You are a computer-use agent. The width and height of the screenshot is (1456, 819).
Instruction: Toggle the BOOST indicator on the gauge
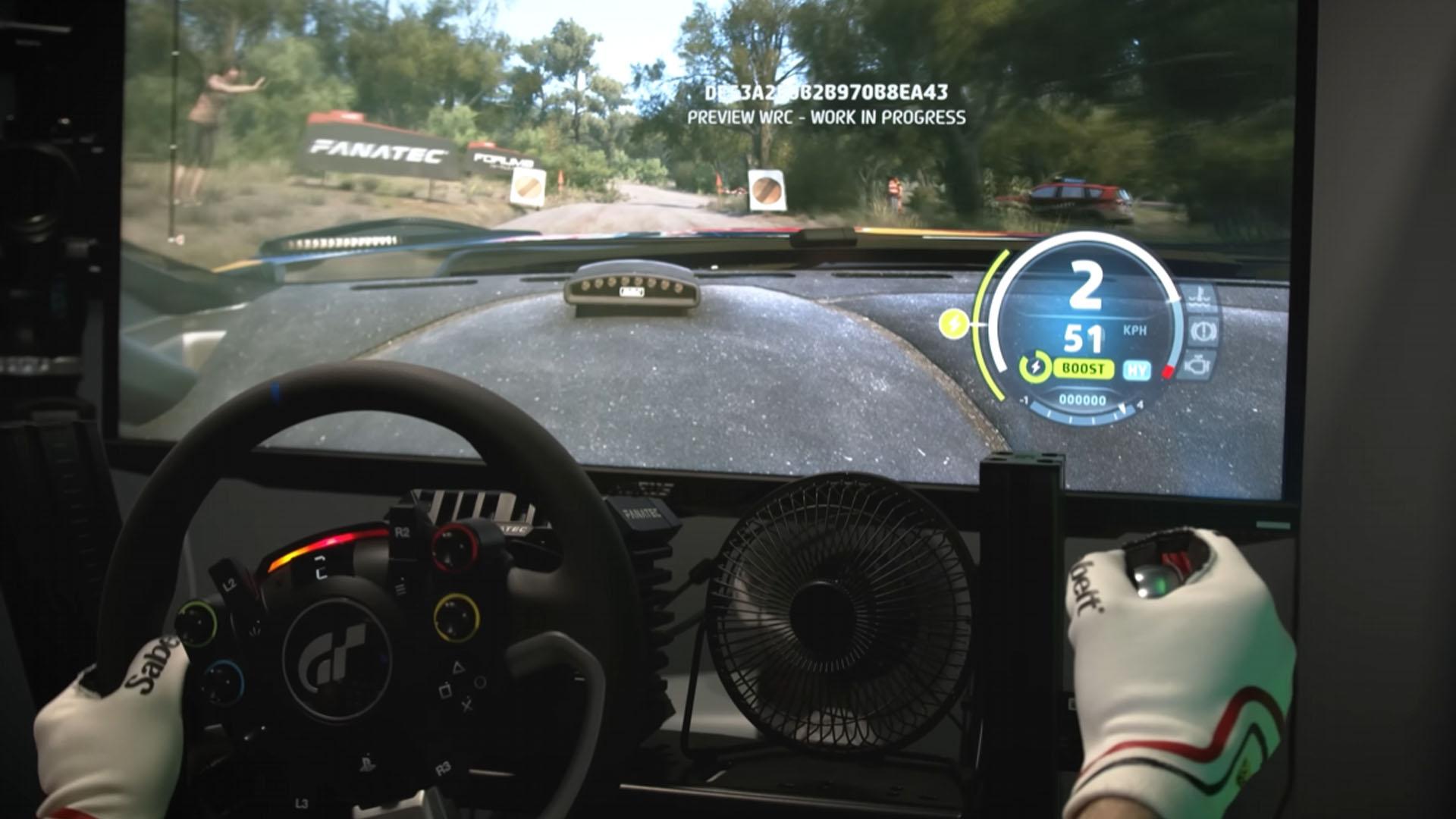1084,367
